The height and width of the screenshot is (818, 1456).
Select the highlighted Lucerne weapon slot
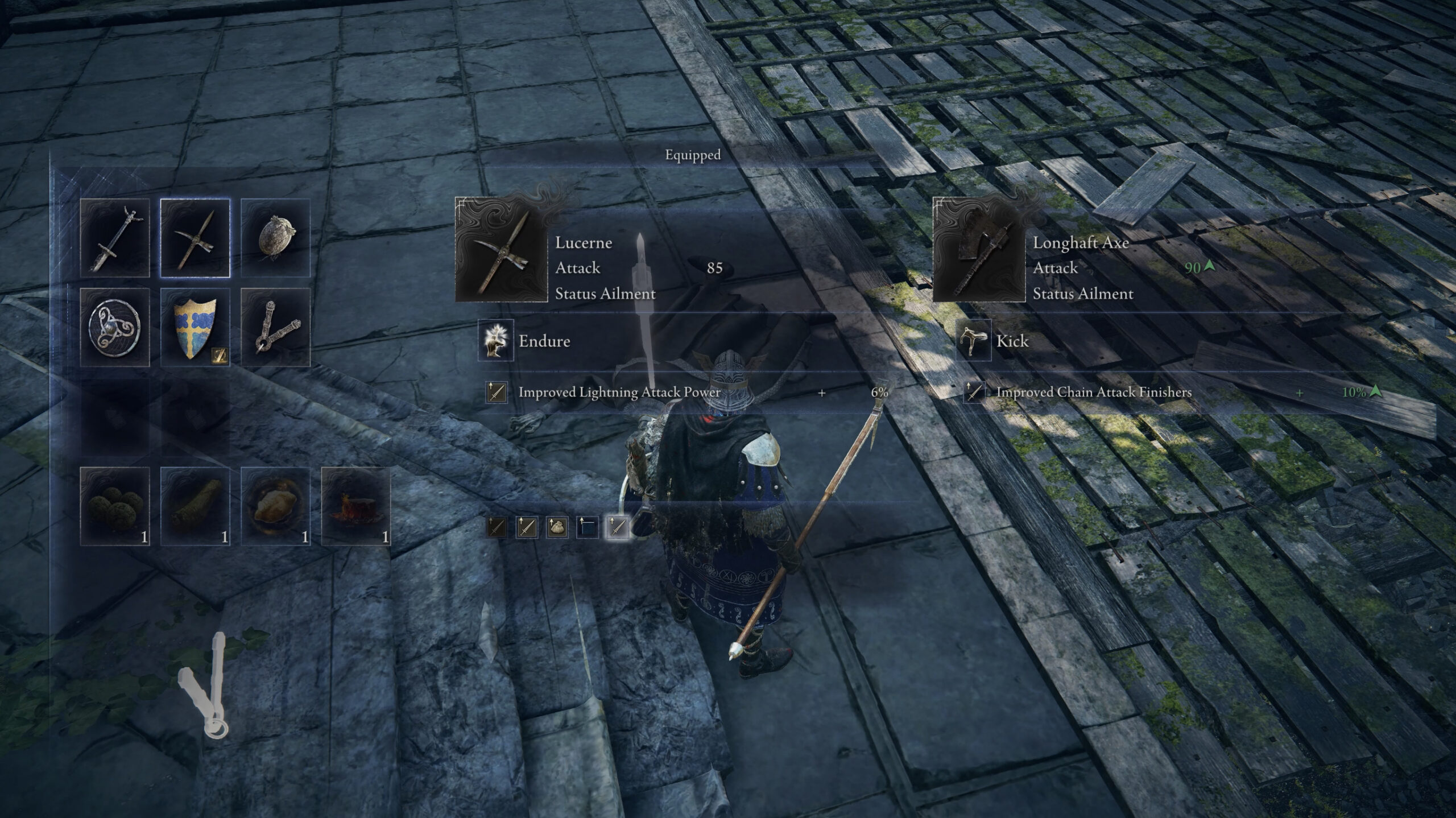click(195, 238)
